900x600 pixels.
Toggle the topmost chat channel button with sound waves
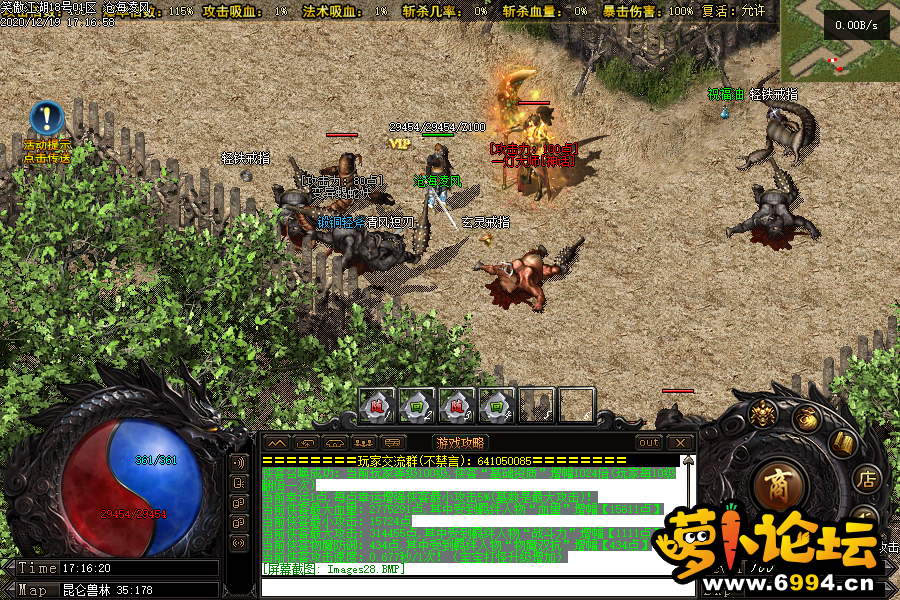[239, 463]
